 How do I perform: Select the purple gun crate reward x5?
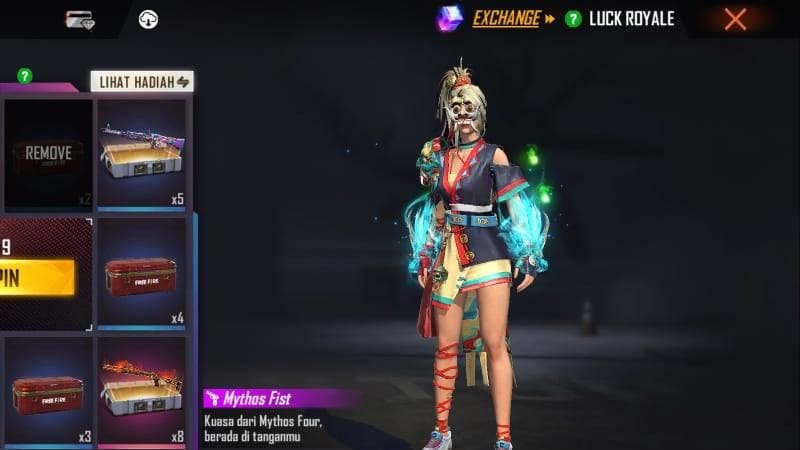(x=142, y=153)
